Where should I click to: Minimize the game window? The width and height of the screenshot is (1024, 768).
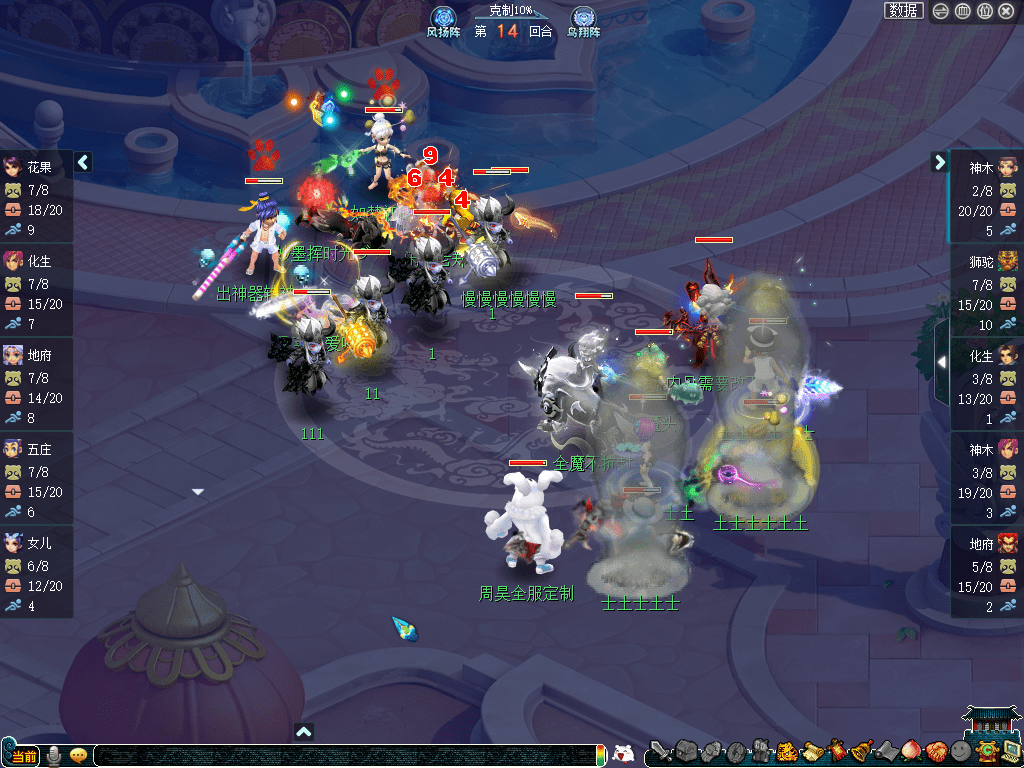941,11
